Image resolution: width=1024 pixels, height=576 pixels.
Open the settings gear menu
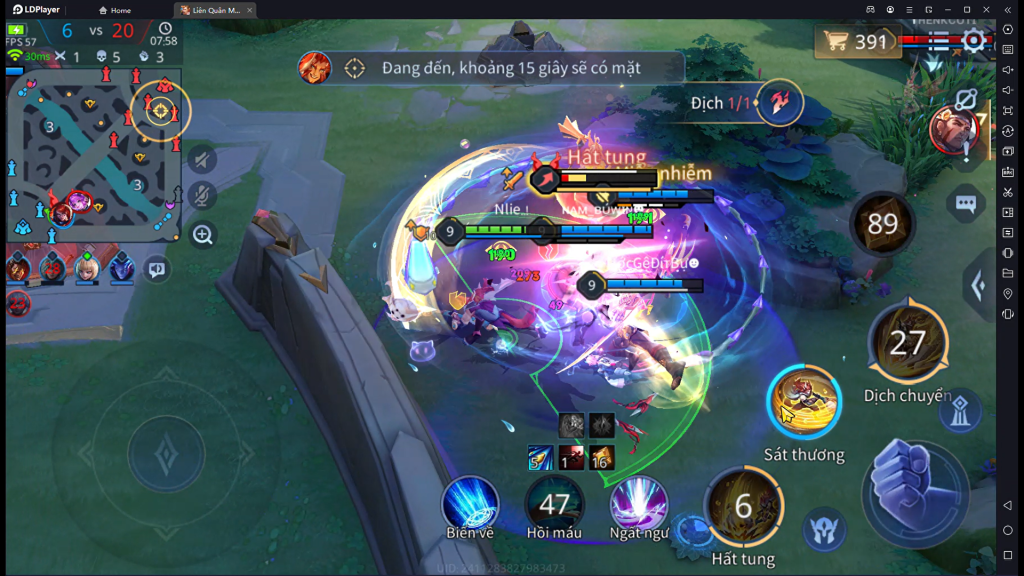pyautogui.click(x=974, y=41)
